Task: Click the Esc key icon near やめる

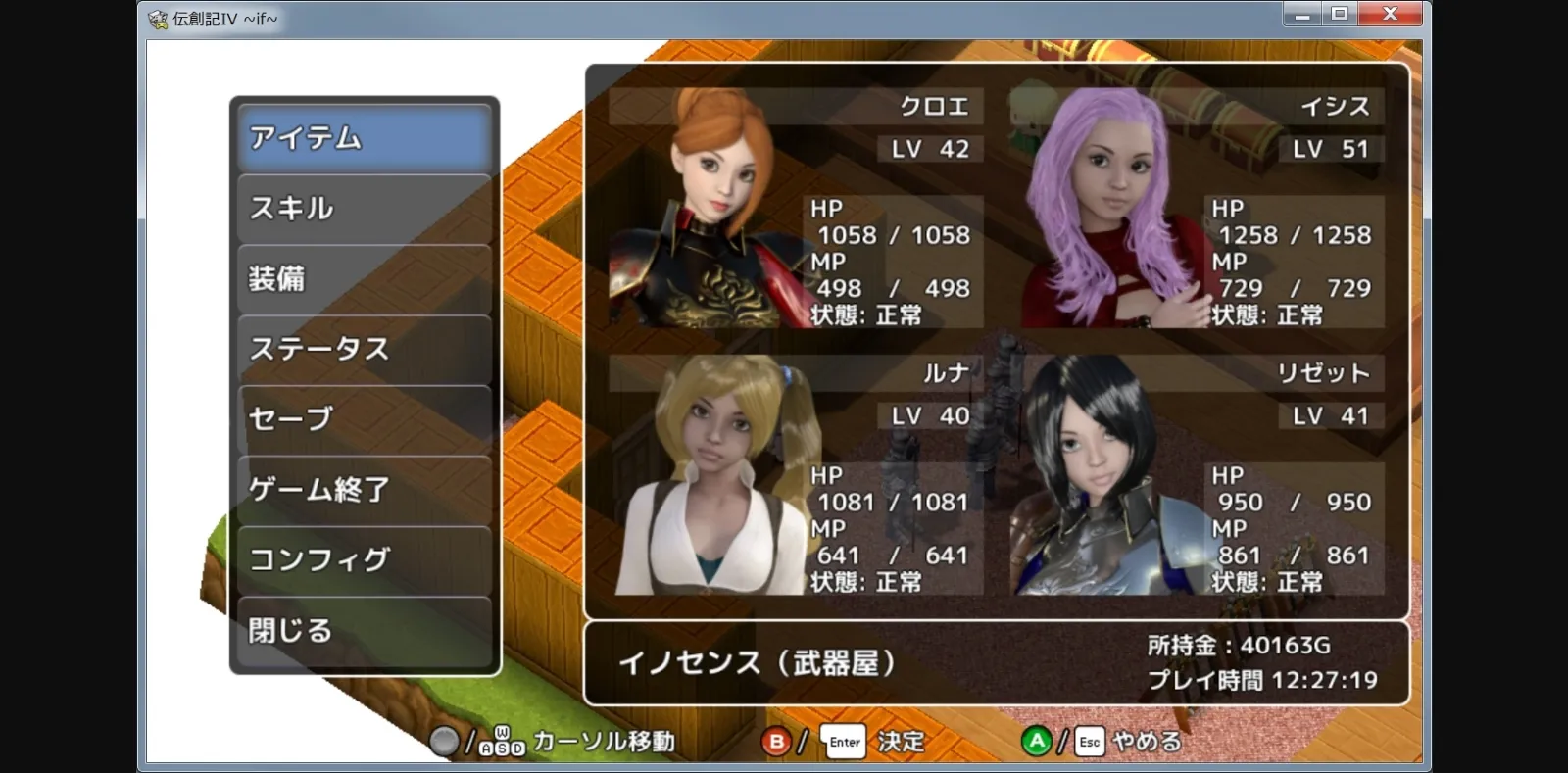Action: point(1088,742)
